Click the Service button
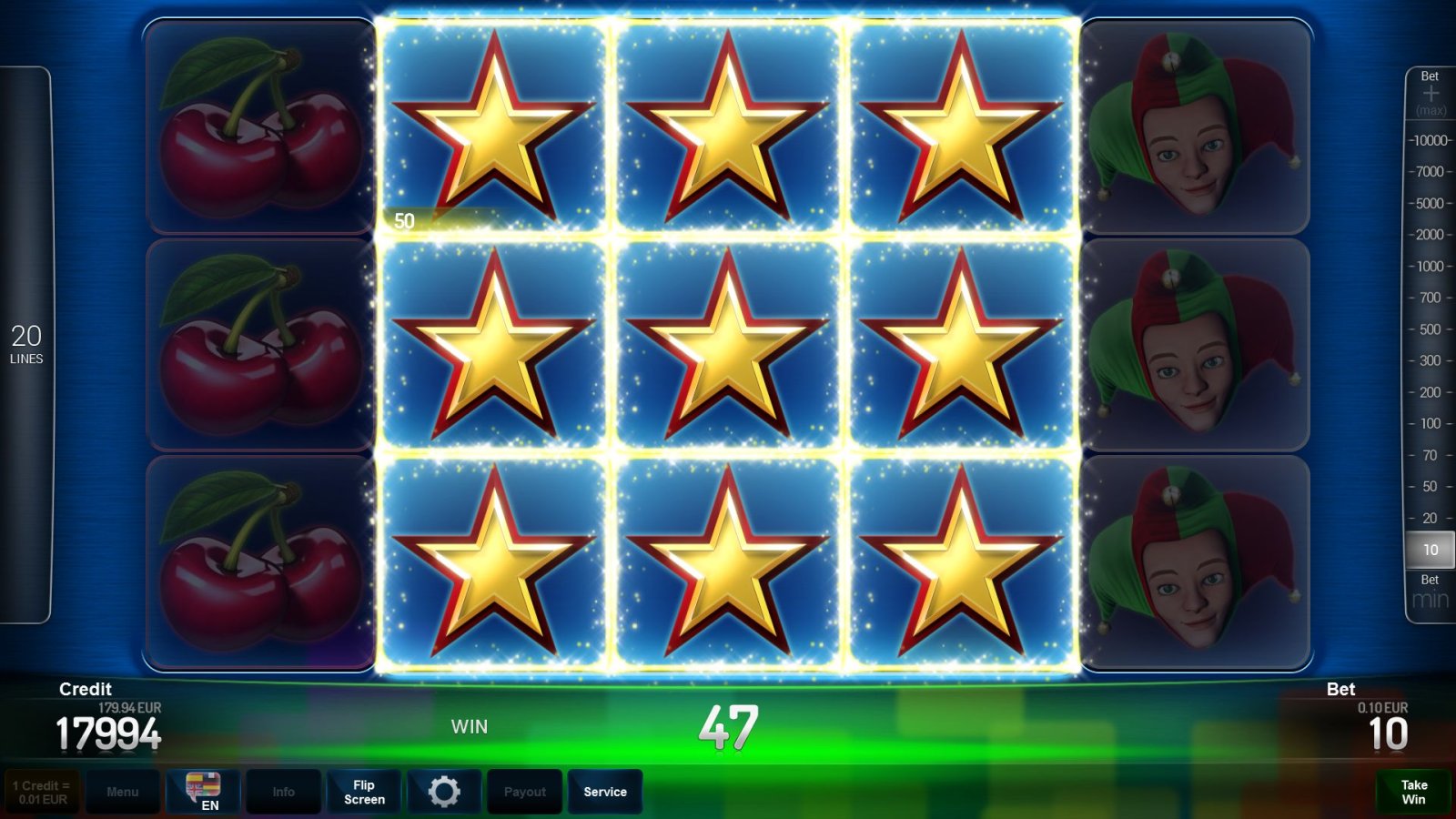The width and height of the screenshot is (1456, 819). (604, 791)
